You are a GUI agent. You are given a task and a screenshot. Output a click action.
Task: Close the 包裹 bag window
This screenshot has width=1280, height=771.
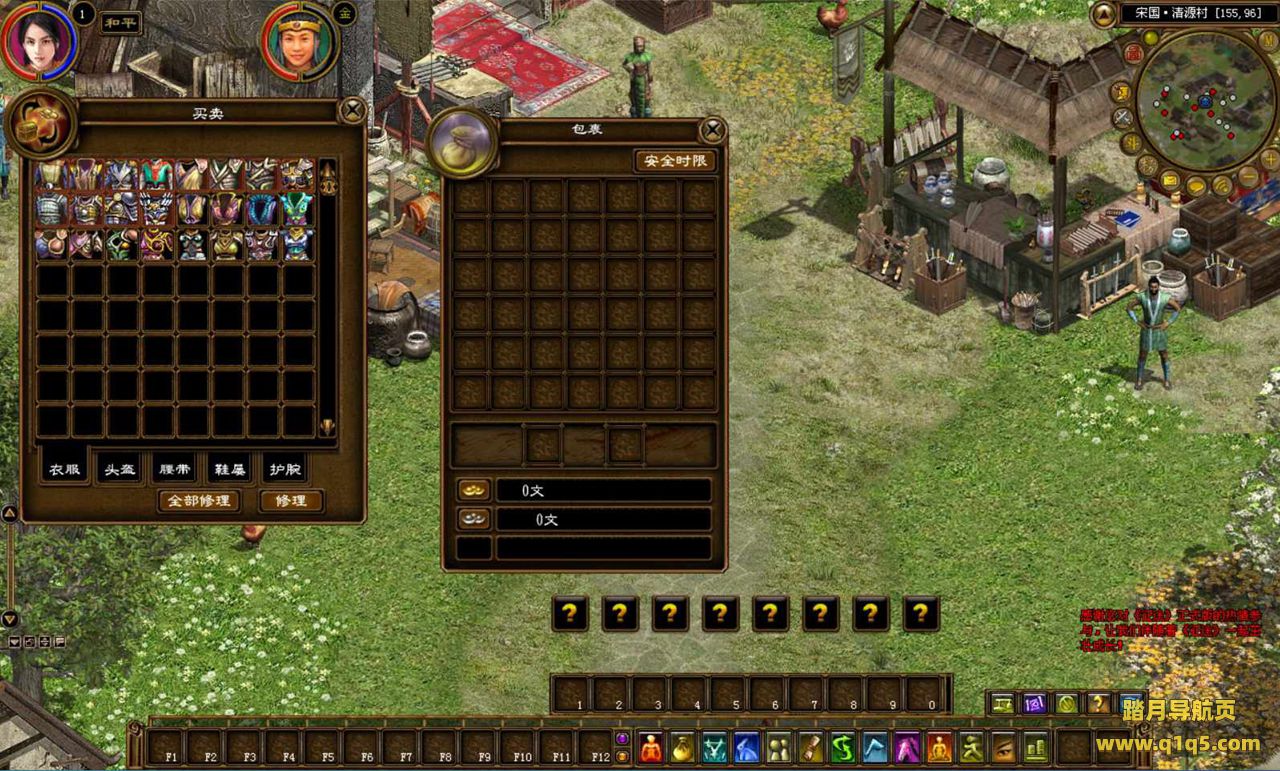tap(712, 130)
